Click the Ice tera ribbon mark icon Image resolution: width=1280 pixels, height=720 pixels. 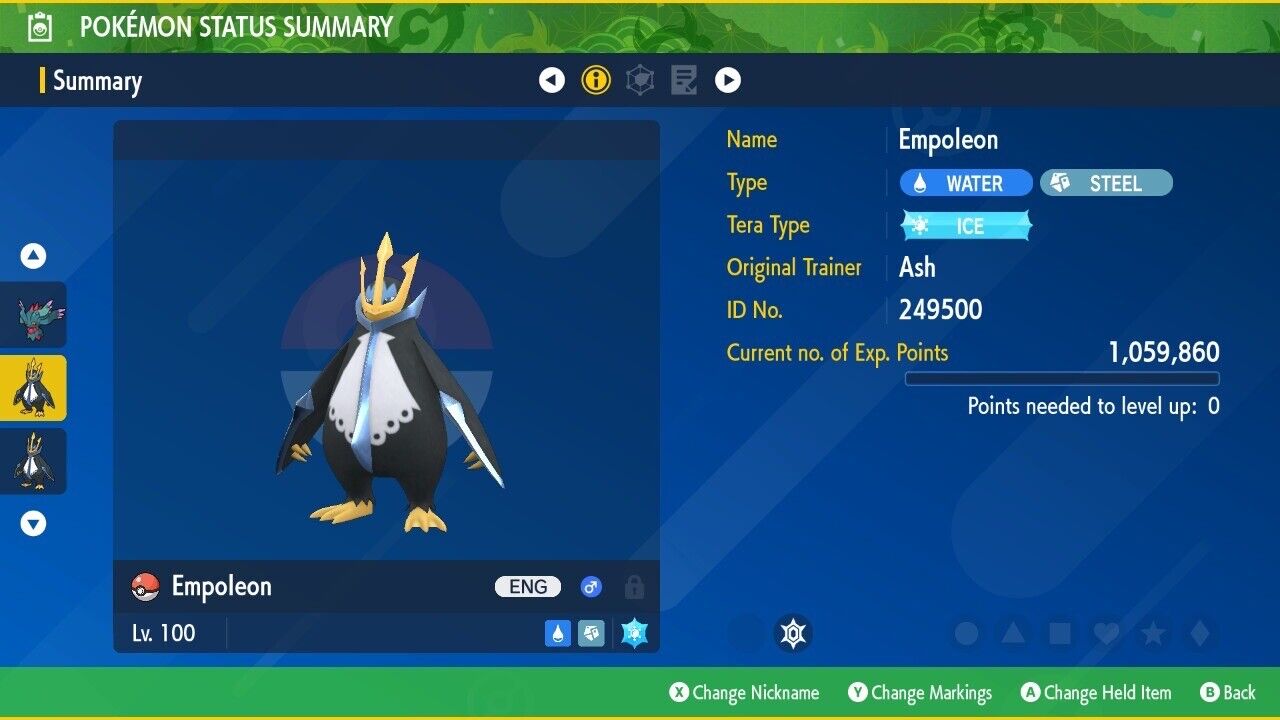793,633
